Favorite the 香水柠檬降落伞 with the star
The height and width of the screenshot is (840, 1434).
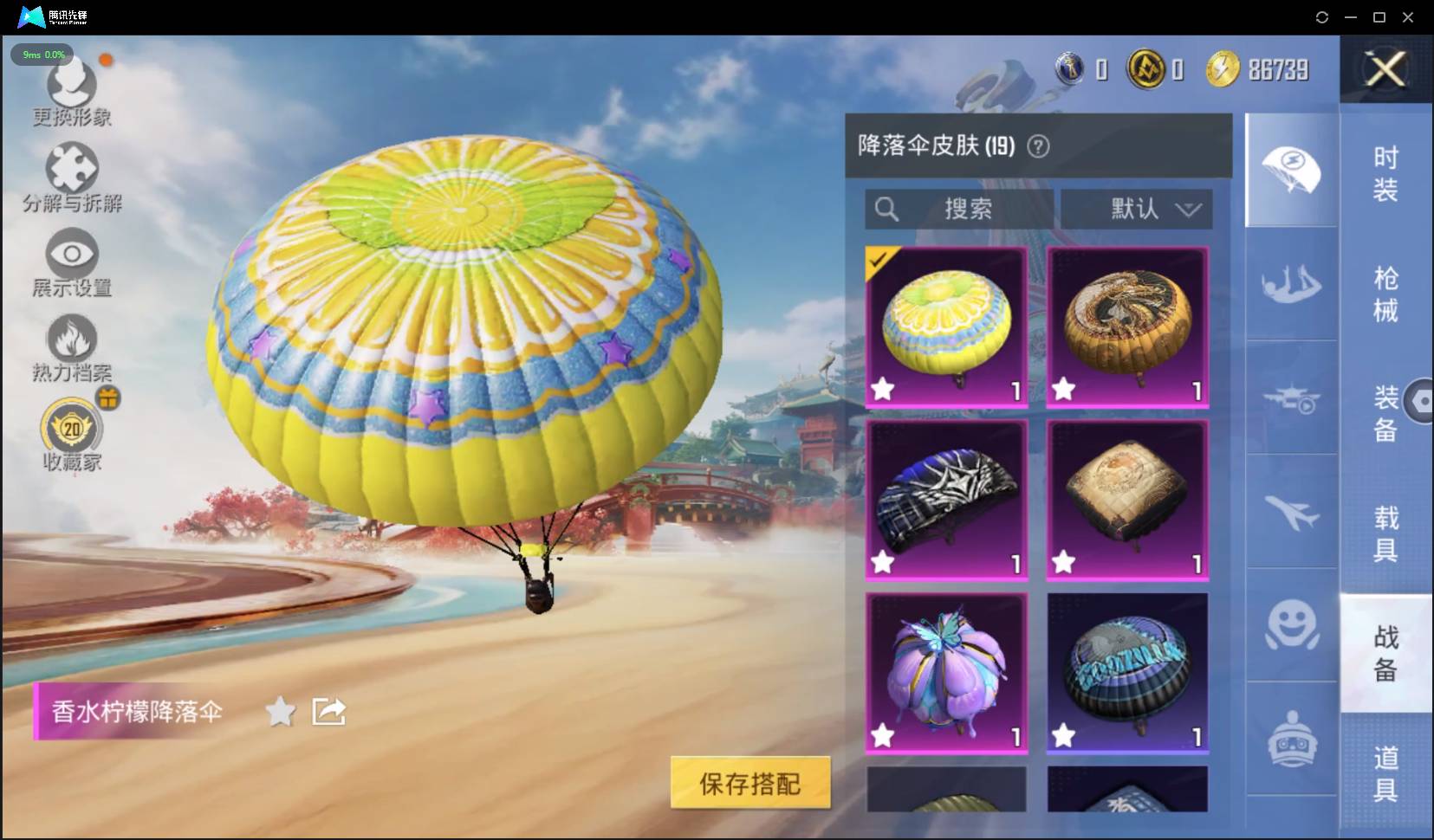(x=280, y=711)
